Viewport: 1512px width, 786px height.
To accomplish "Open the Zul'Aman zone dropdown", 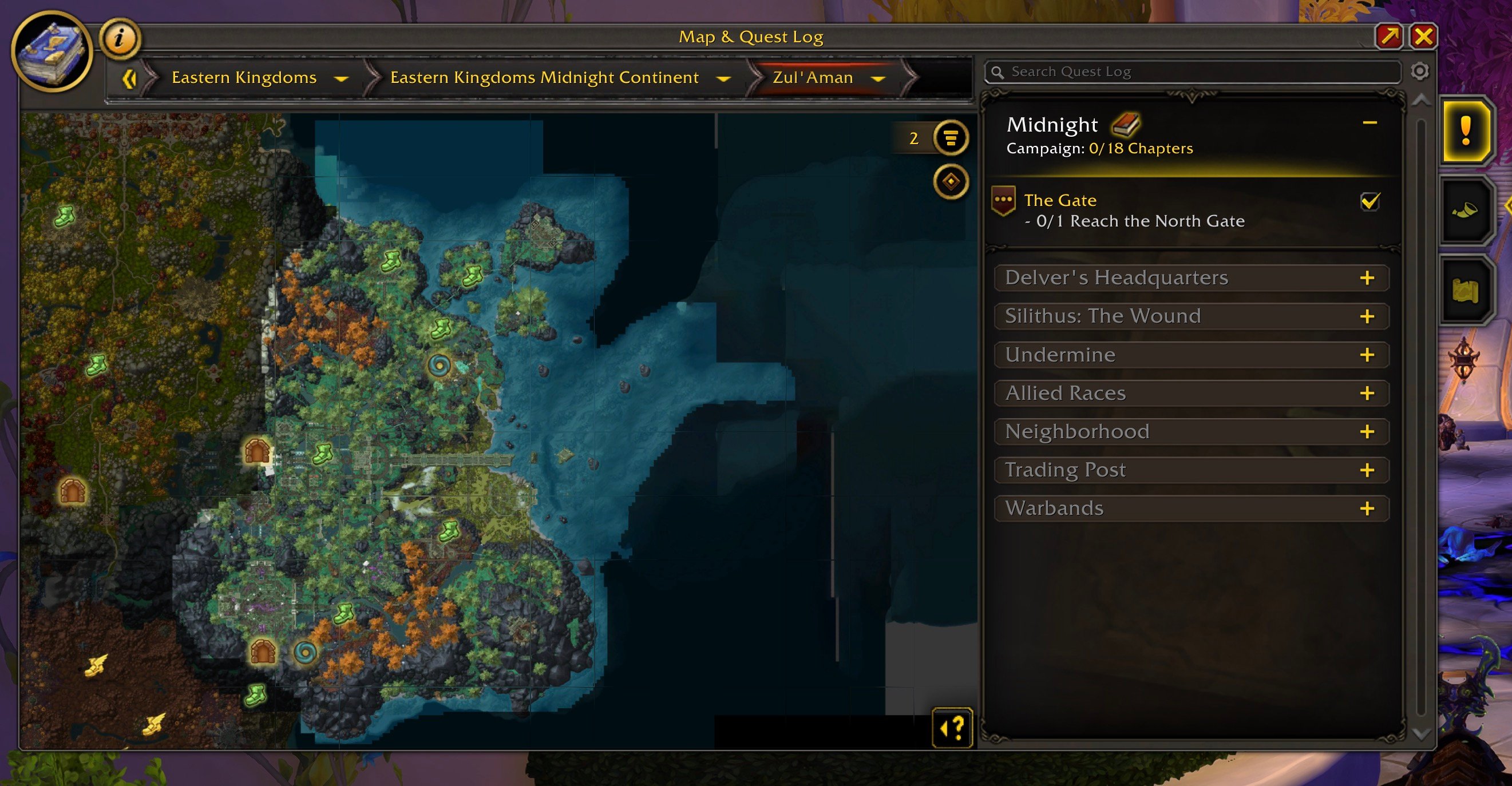I will pos(878,78).
